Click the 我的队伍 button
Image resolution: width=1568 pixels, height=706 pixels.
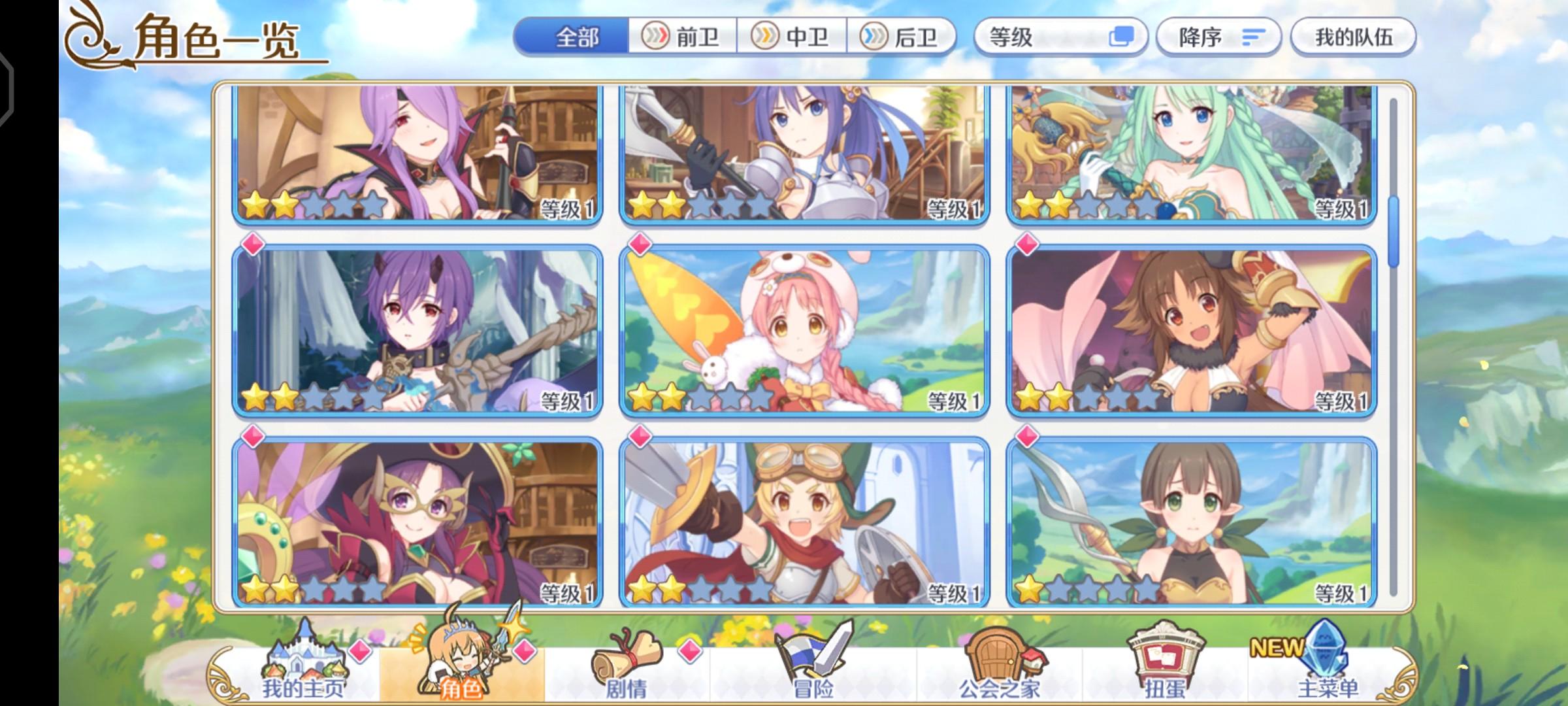[1352, 37]
